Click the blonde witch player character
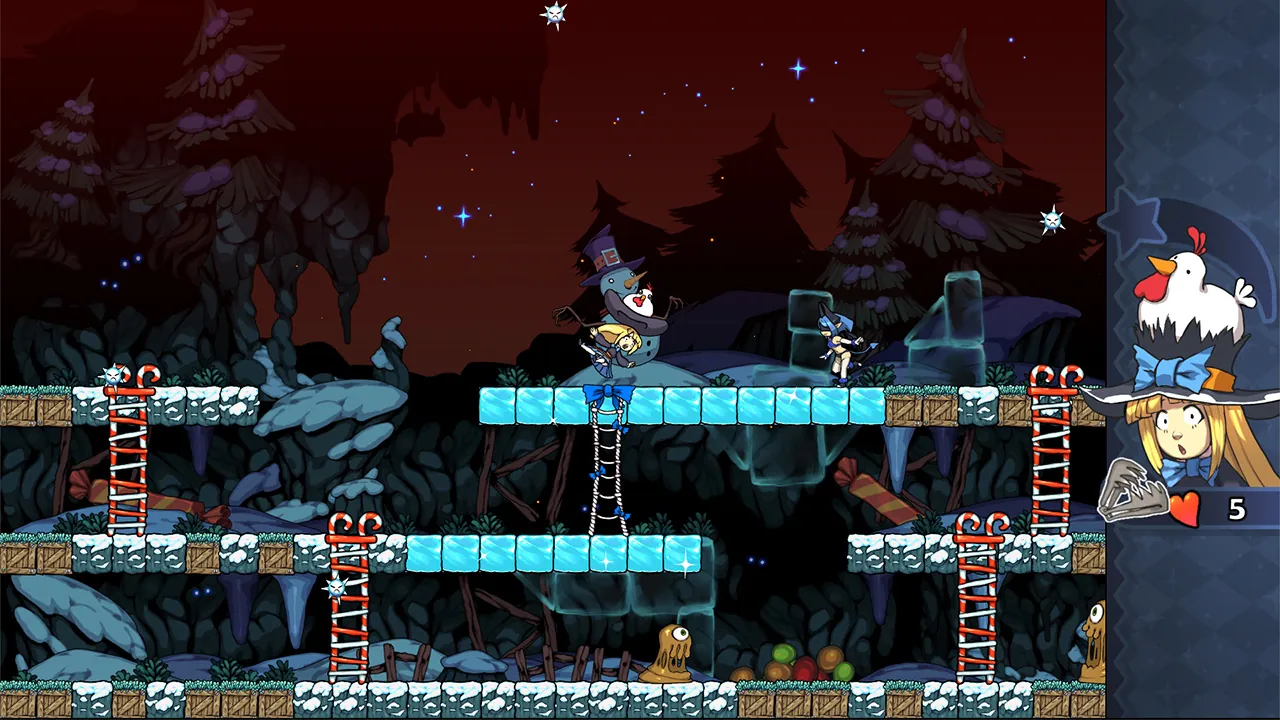Screen dimensions: 1280x720 [x=613, y=350]
